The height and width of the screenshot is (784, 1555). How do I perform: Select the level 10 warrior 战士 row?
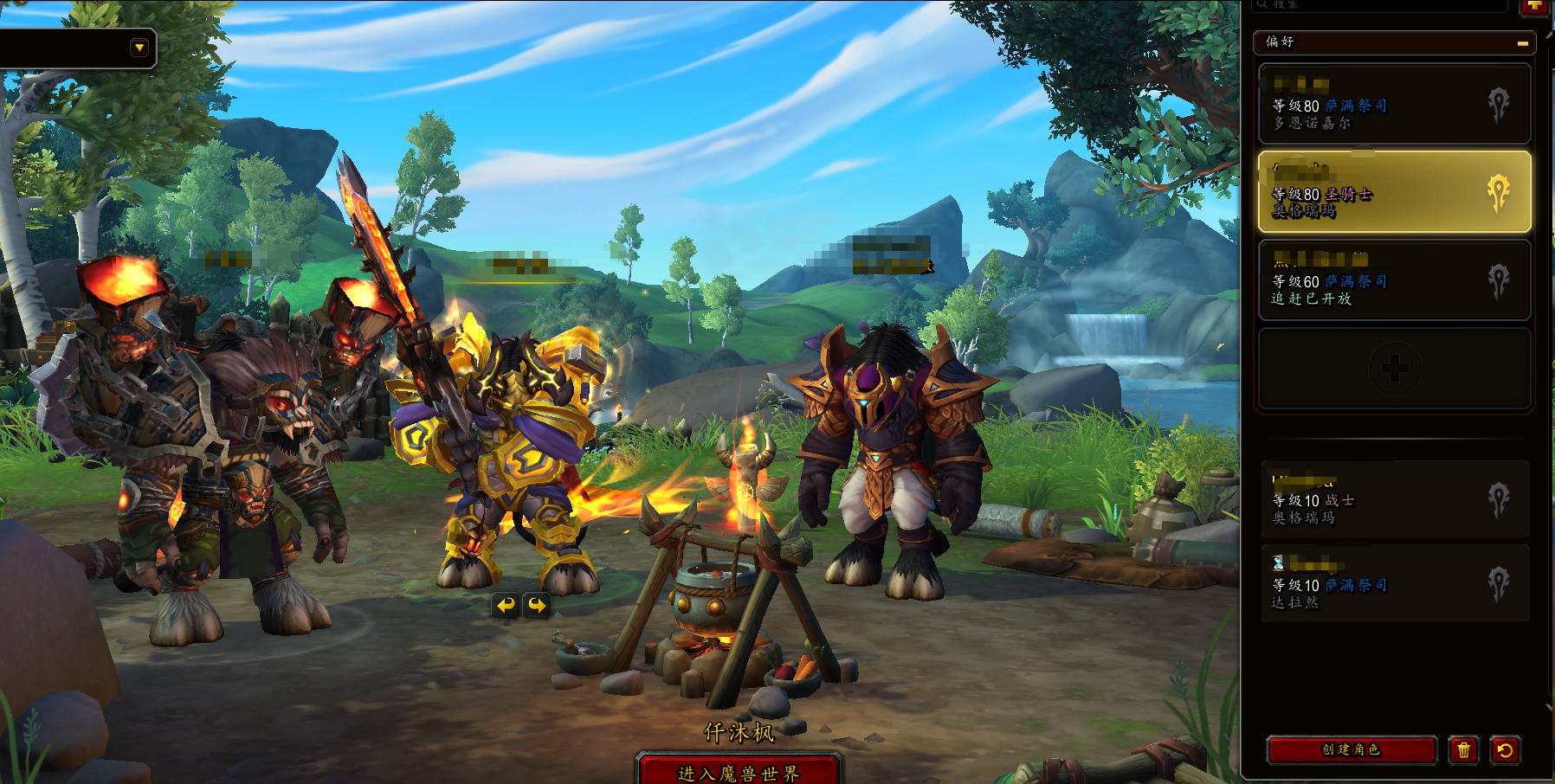point(1394,500)
